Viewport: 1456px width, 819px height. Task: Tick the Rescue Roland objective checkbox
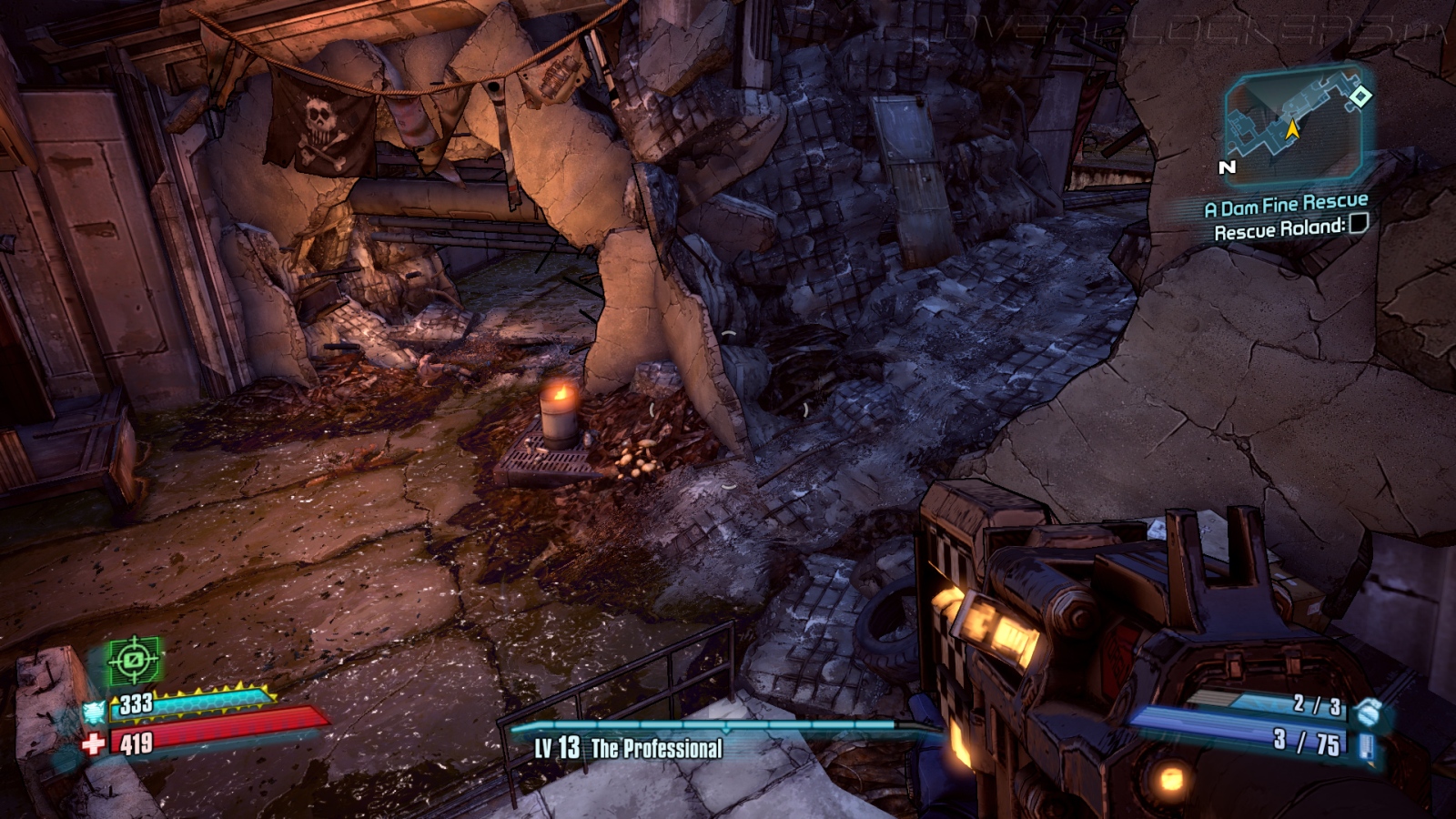(x=1358, y=223)
